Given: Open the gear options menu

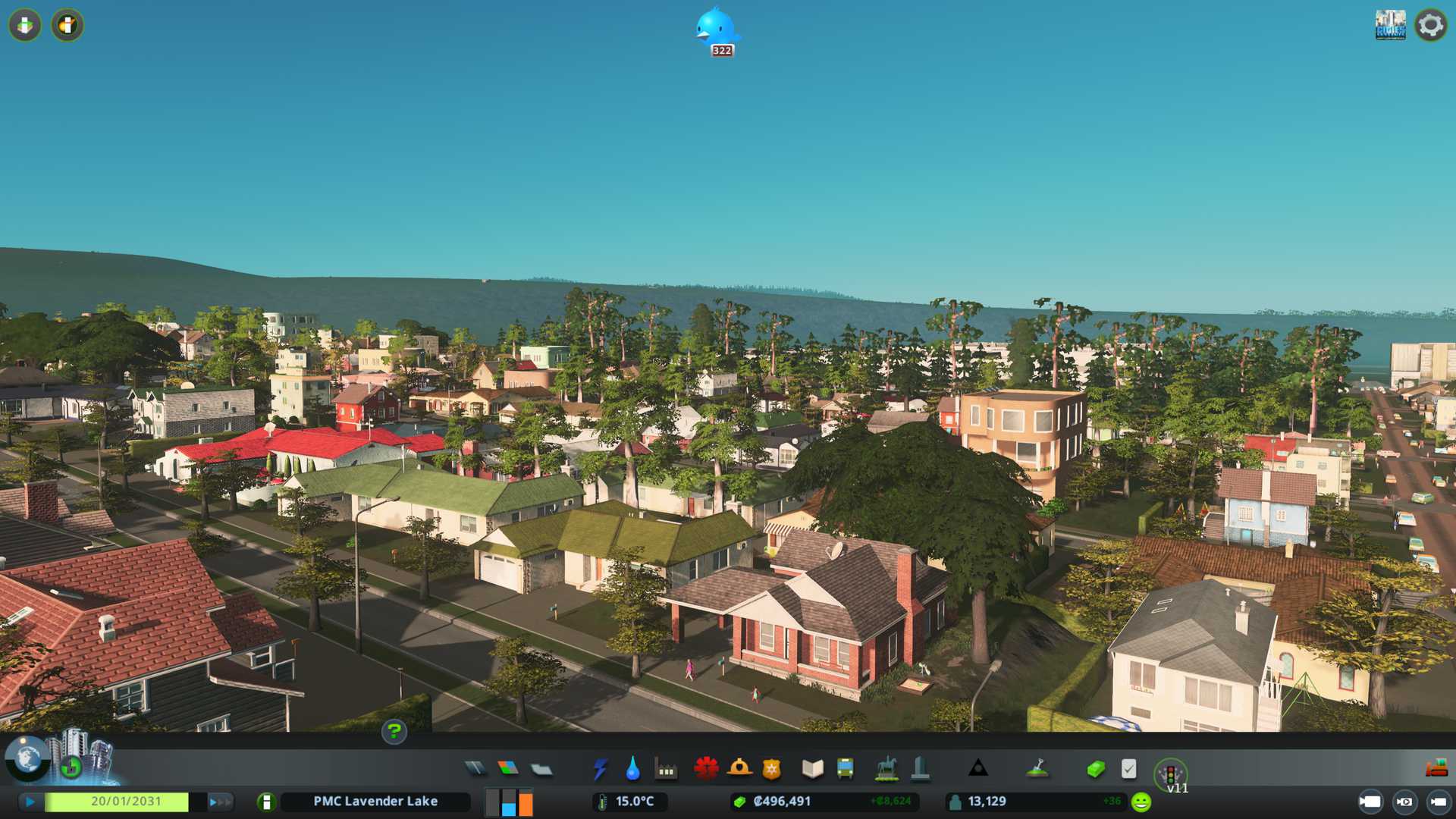Looking at the screenshot, I should point(1430,25).
